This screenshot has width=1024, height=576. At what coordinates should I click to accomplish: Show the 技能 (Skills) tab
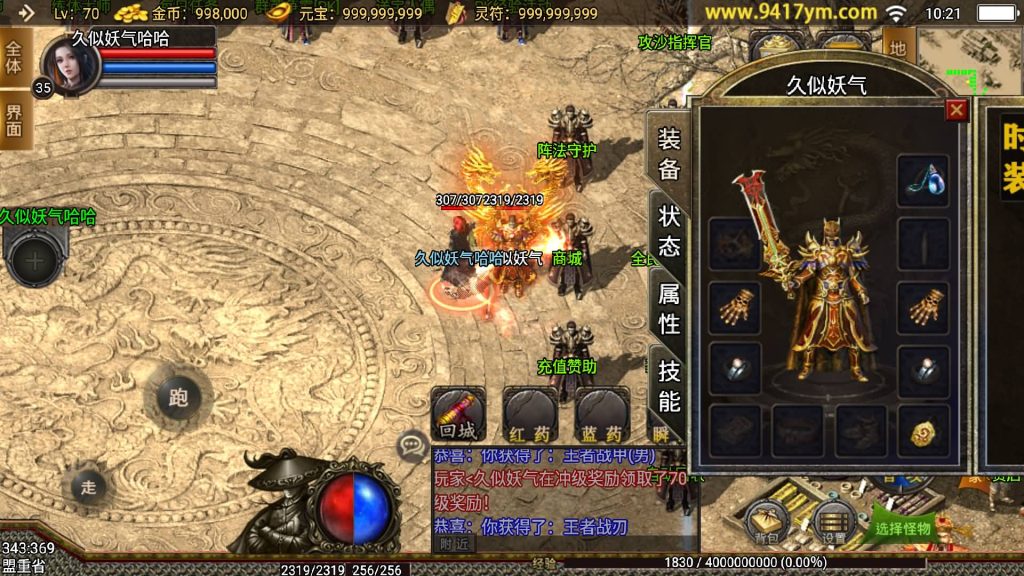(669, 386)
